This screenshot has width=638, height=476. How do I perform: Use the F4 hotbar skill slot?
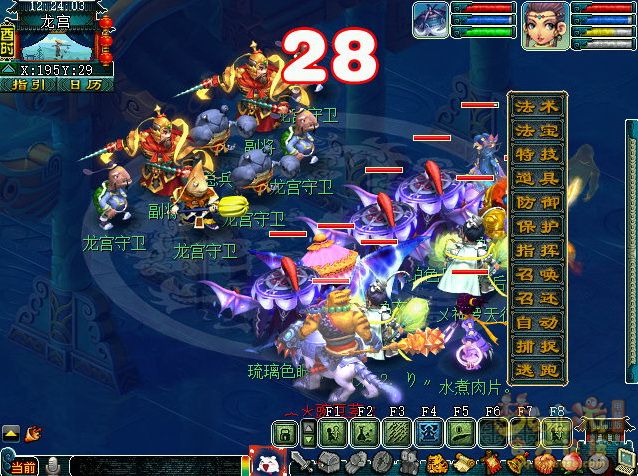pyautogui.click(x=429, y=432)
